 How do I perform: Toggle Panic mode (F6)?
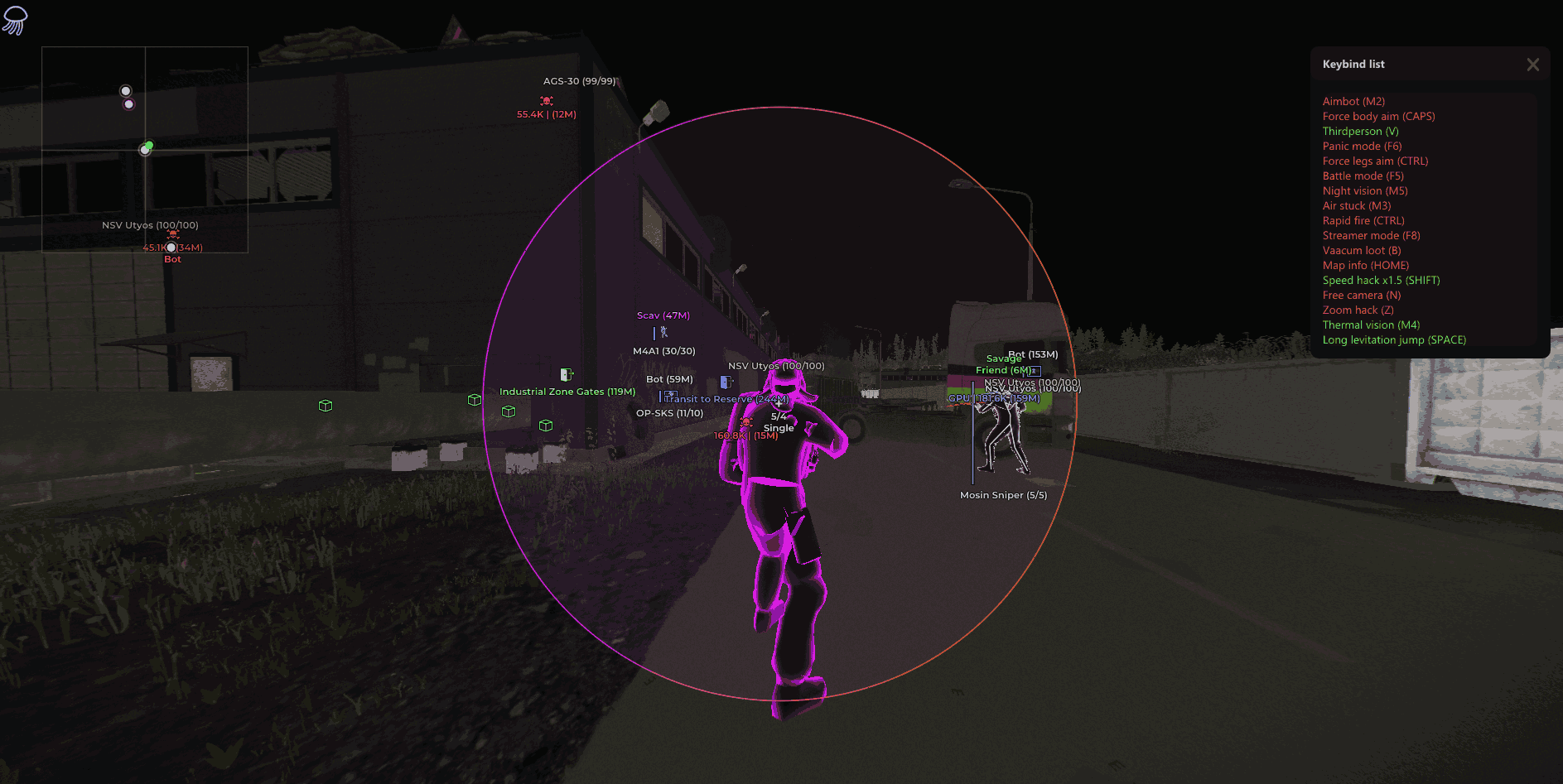[1363, 146]
